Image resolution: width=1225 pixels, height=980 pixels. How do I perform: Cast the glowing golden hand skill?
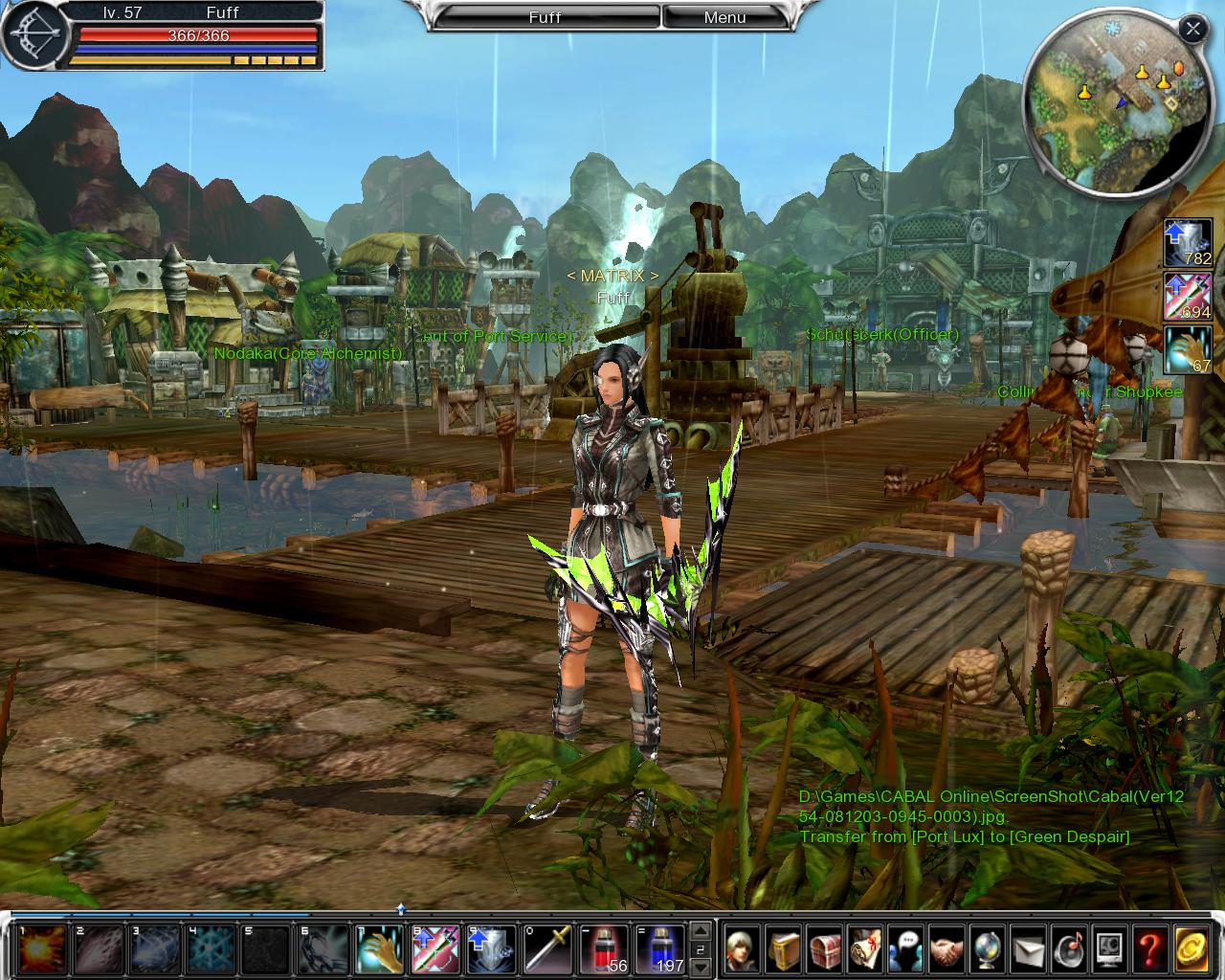point(380,949)
